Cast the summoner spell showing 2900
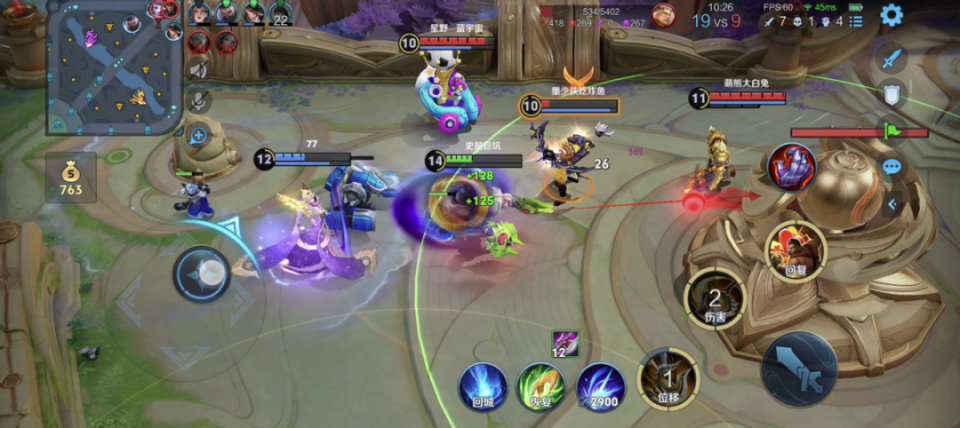Screen dimensions: 960x428 [x=600, y=385]
